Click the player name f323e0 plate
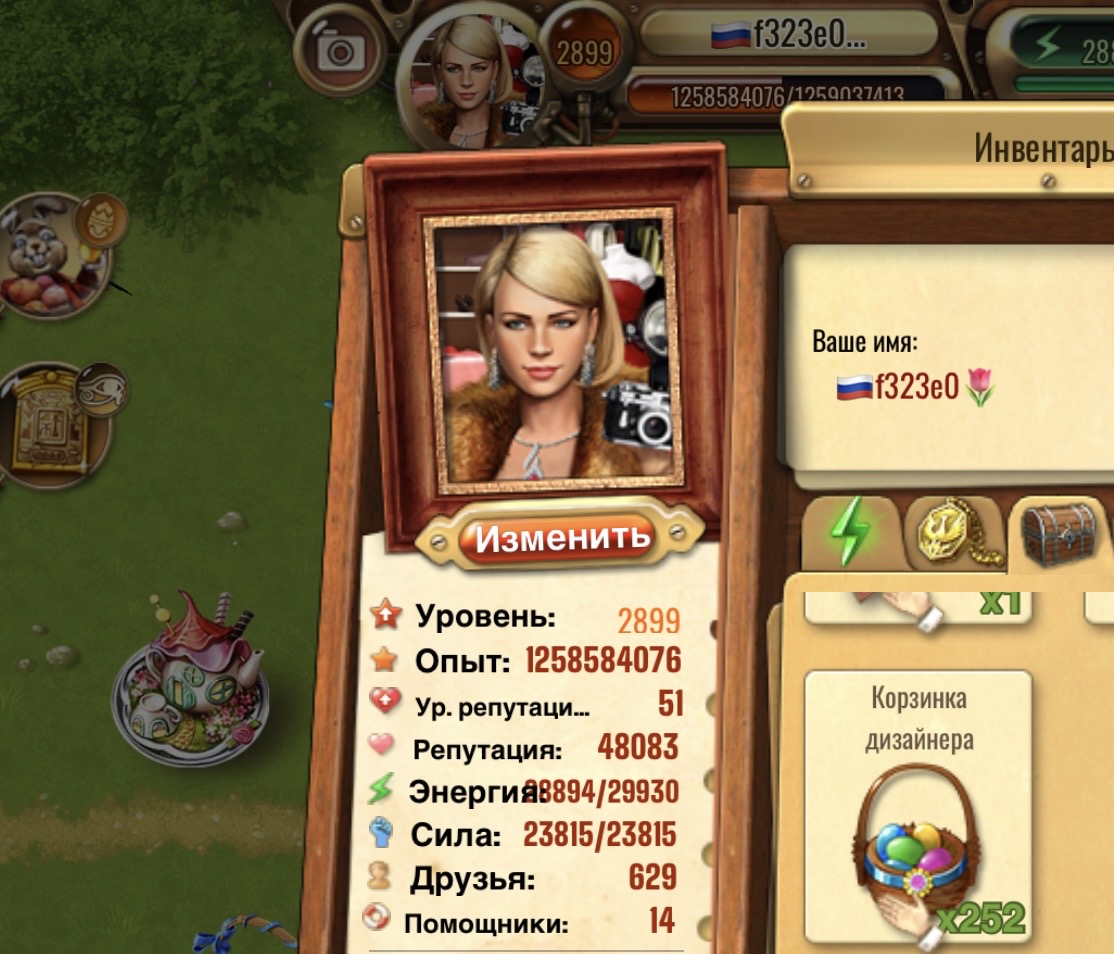The image size is (1114, 954). click(x=788, y=36)
